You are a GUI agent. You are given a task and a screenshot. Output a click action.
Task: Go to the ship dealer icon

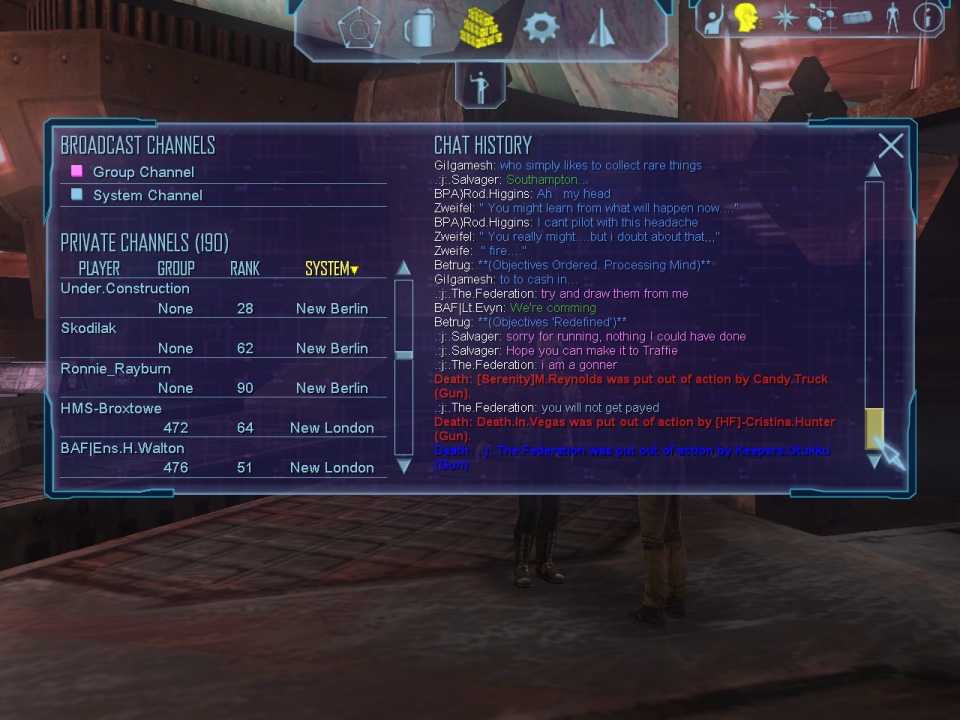[x=601, y=28]
